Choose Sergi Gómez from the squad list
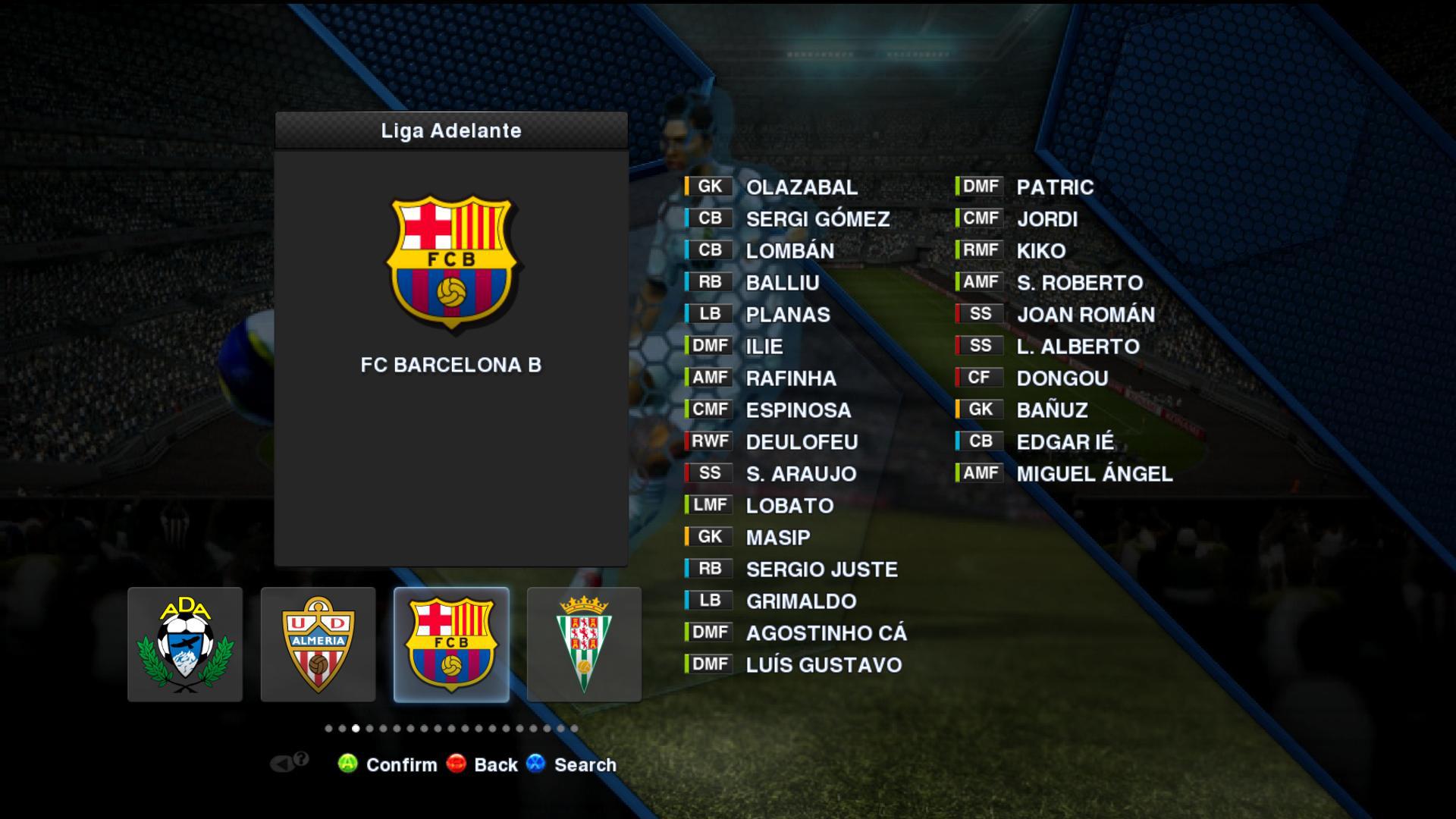Screen dimensions: 1456x819 pos(817,219)
